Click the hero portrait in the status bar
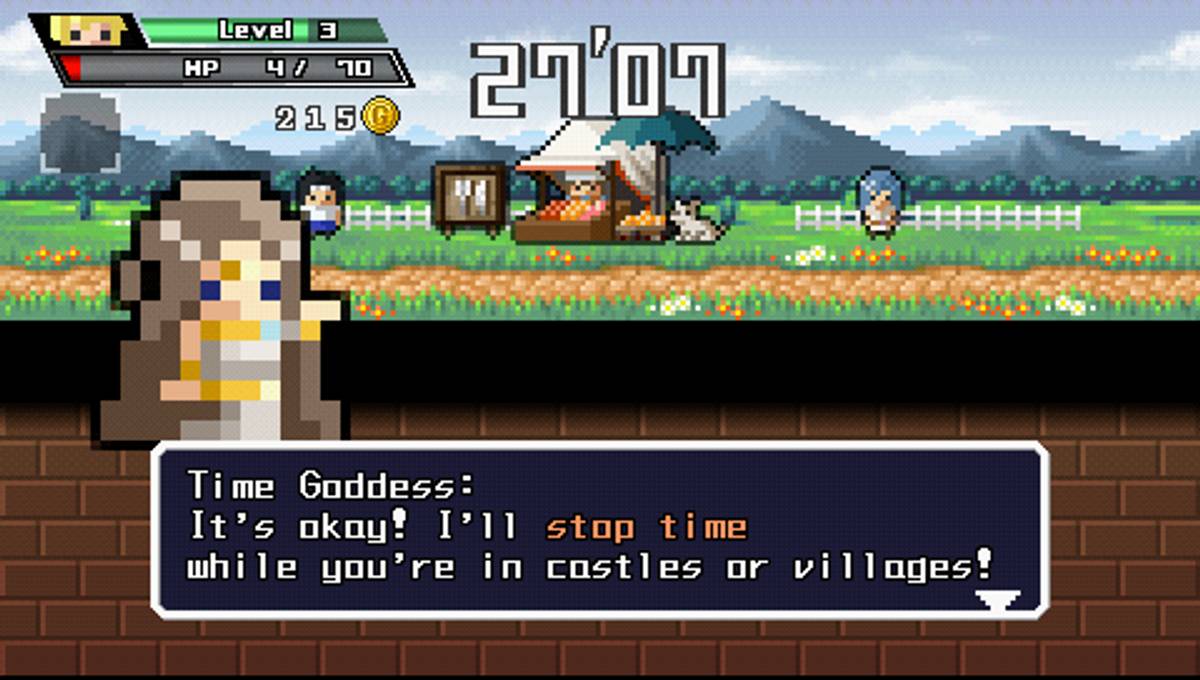1200x680 pixels. coord(90,31)
